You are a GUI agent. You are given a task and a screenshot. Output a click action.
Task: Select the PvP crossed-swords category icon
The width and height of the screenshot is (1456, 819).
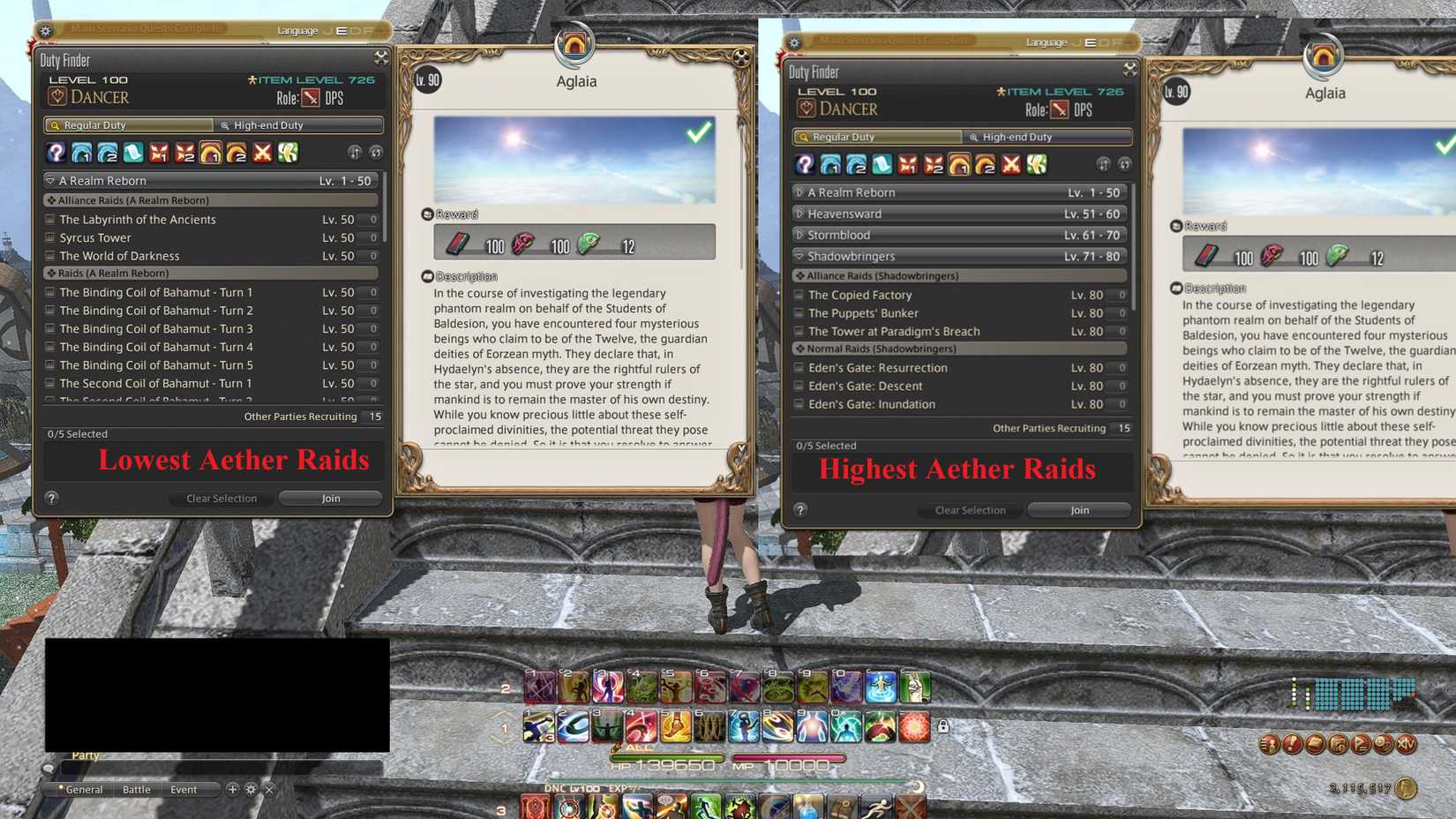[261, 152]
